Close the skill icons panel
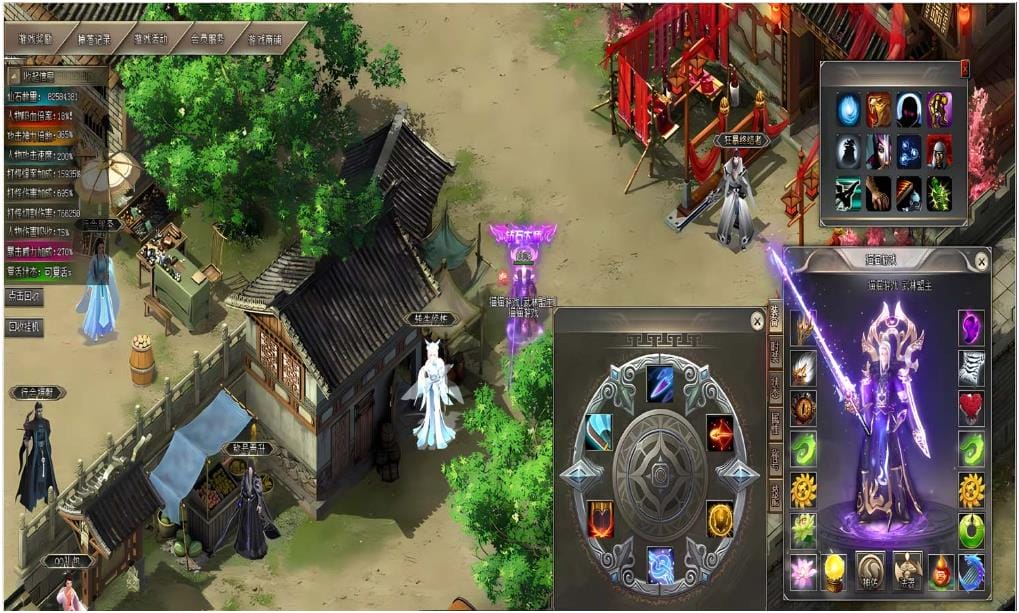 [964, 68]
